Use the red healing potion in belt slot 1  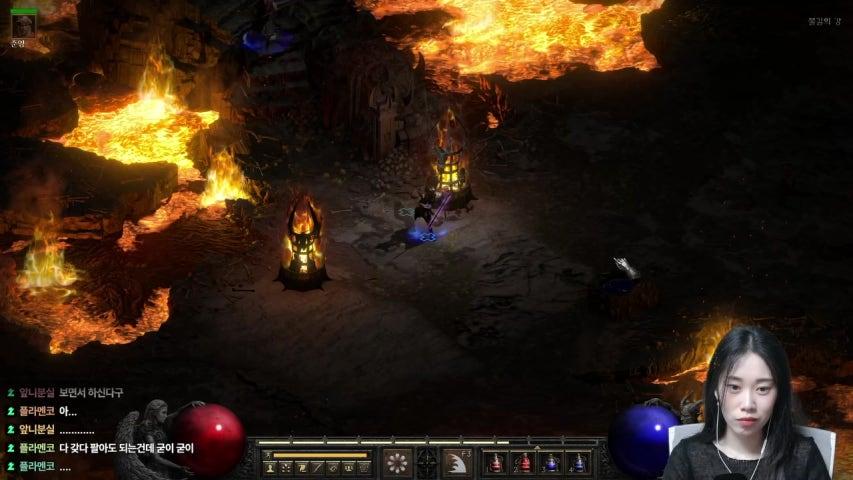[x=495, y=463]
